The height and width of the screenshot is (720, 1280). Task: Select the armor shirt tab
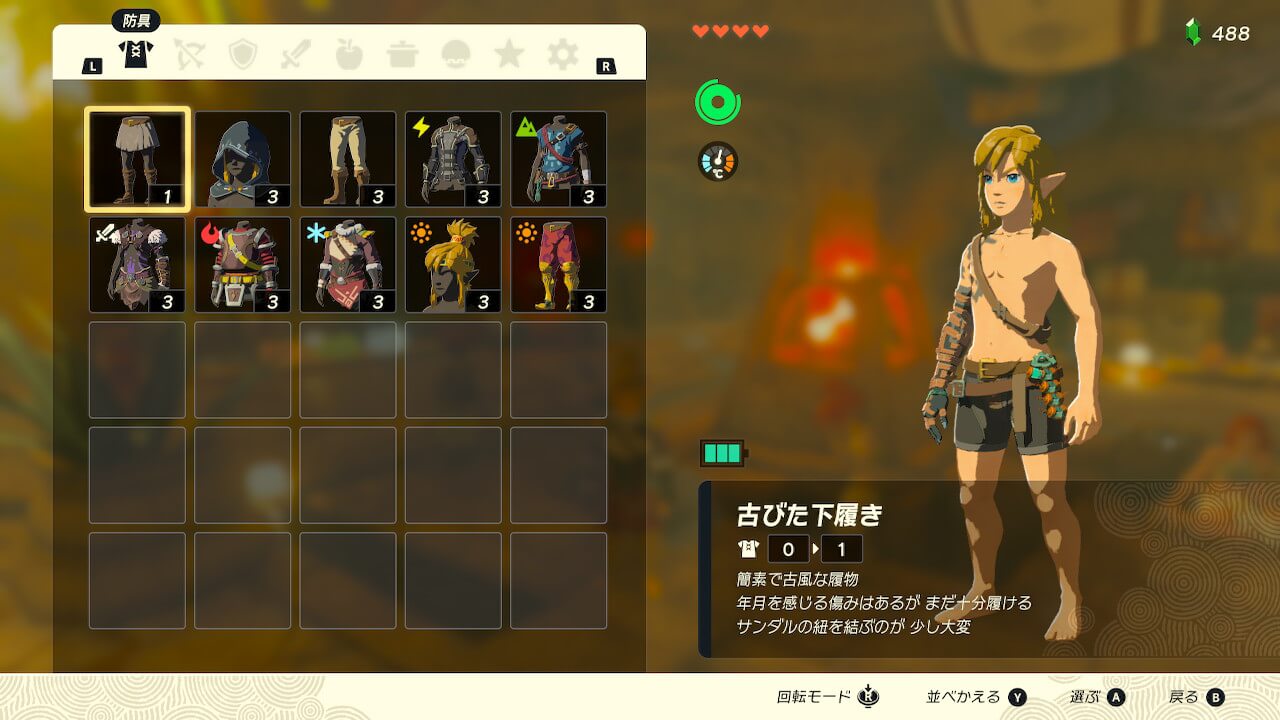point(135,54)
